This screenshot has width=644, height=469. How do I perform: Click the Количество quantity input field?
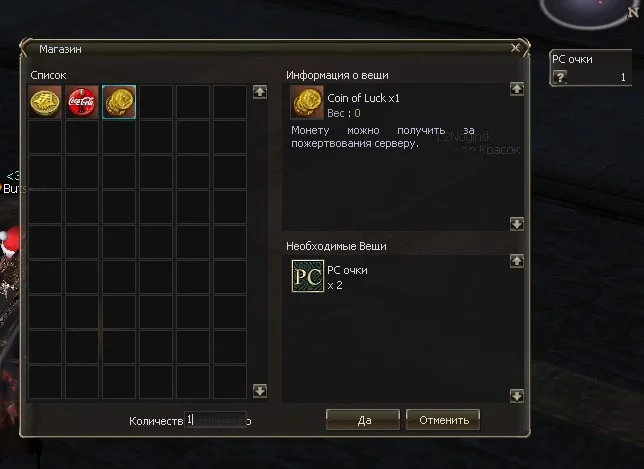point(215,421)
